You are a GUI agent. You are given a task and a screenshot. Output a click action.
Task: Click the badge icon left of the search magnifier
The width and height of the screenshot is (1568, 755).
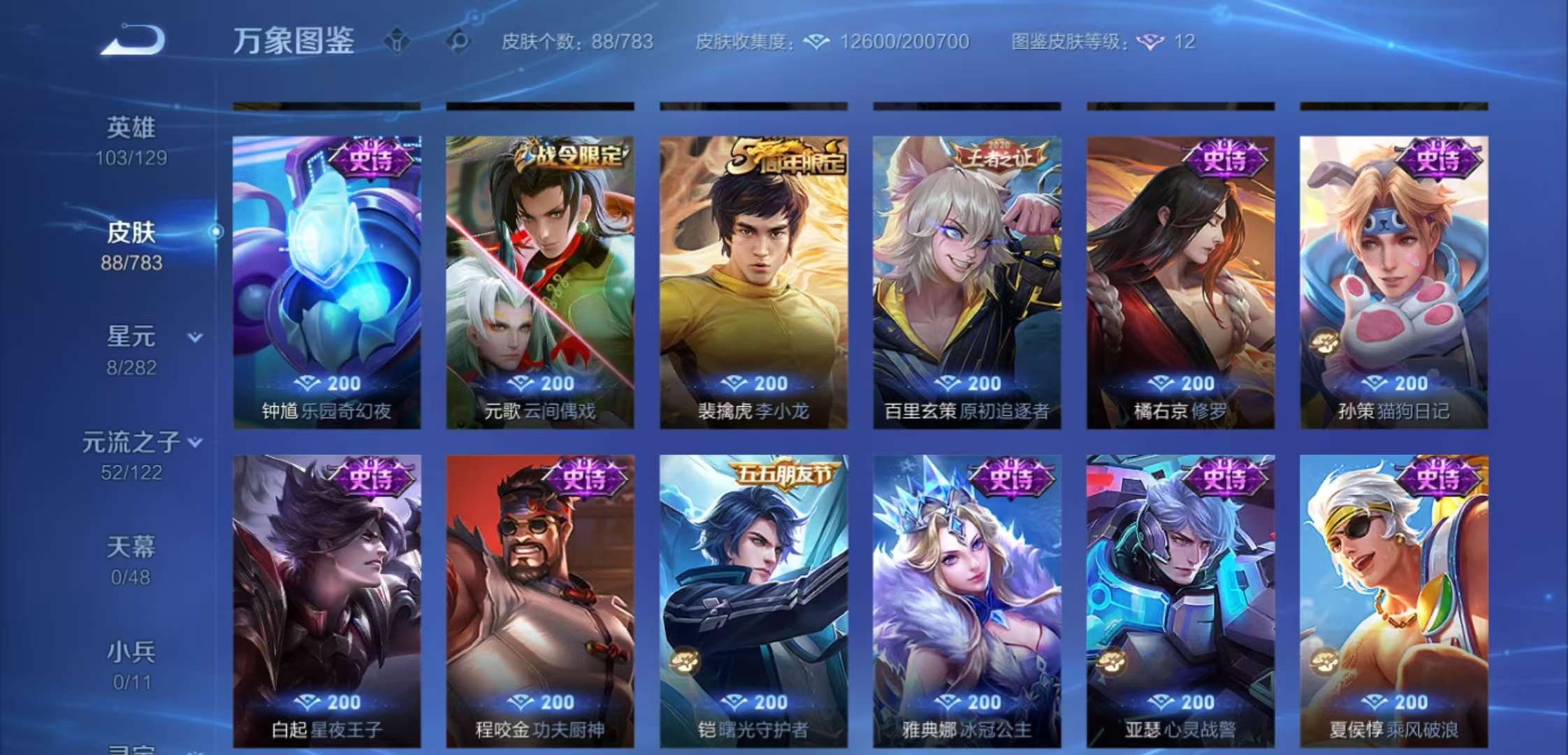tap(395, 42)
